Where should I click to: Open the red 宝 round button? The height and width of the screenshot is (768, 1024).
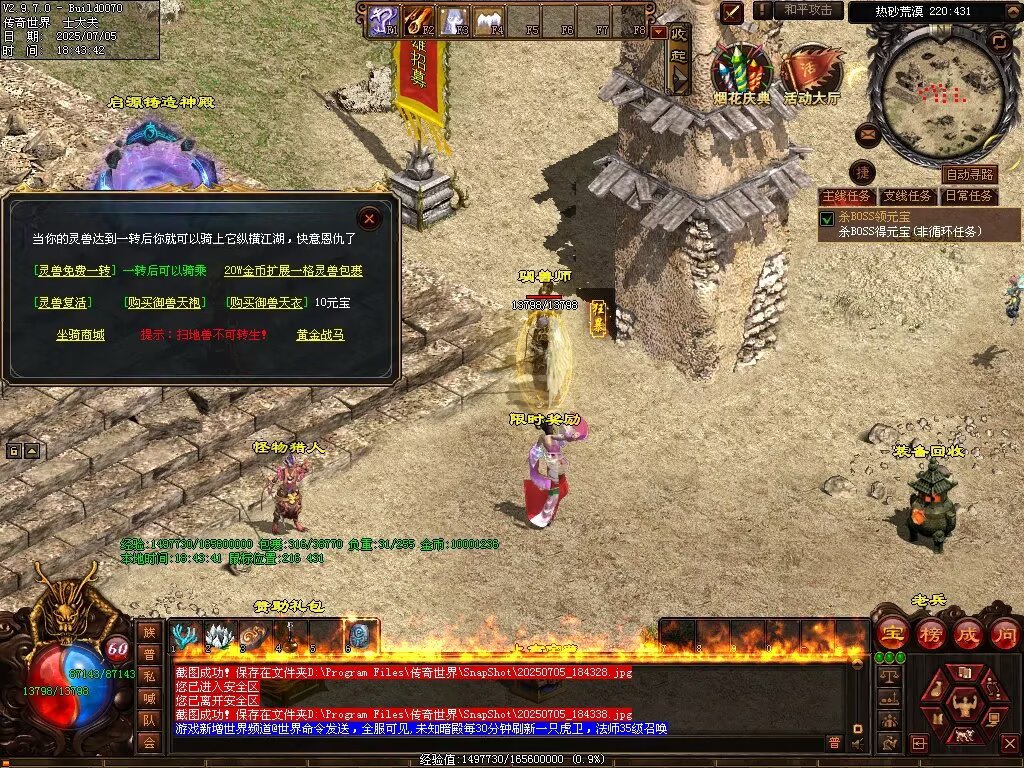click(x=891, y=633)
